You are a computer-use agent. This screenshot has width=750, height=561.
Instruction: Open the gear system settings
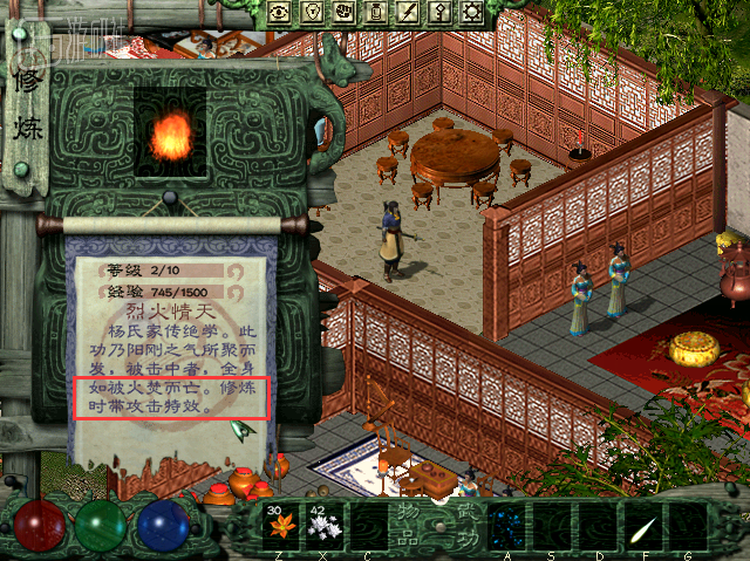(471, 12)
